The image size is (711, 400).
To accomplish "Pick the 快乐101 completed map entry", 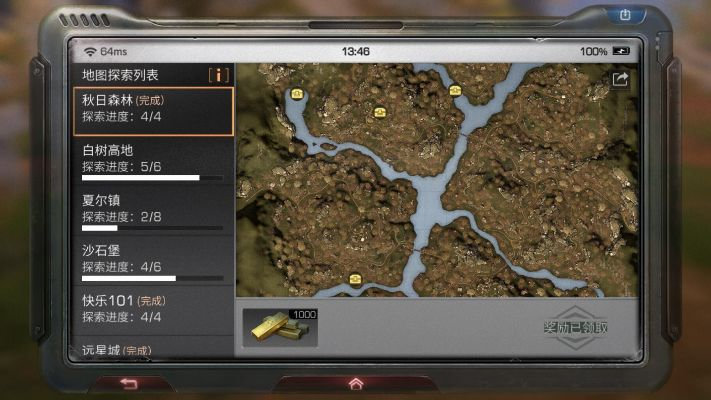I will (153, 309).
